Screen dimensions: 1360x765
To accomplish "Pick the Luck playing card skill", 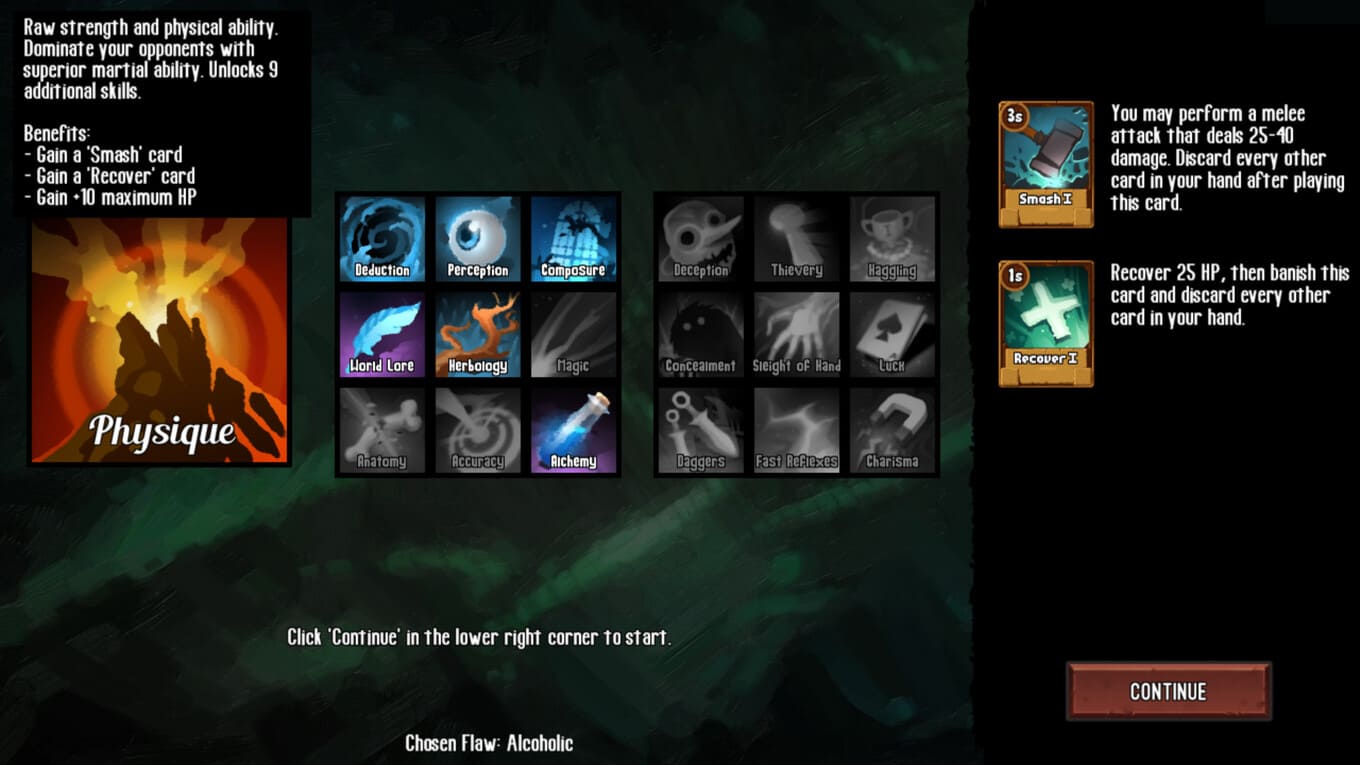I will [892, 335].
